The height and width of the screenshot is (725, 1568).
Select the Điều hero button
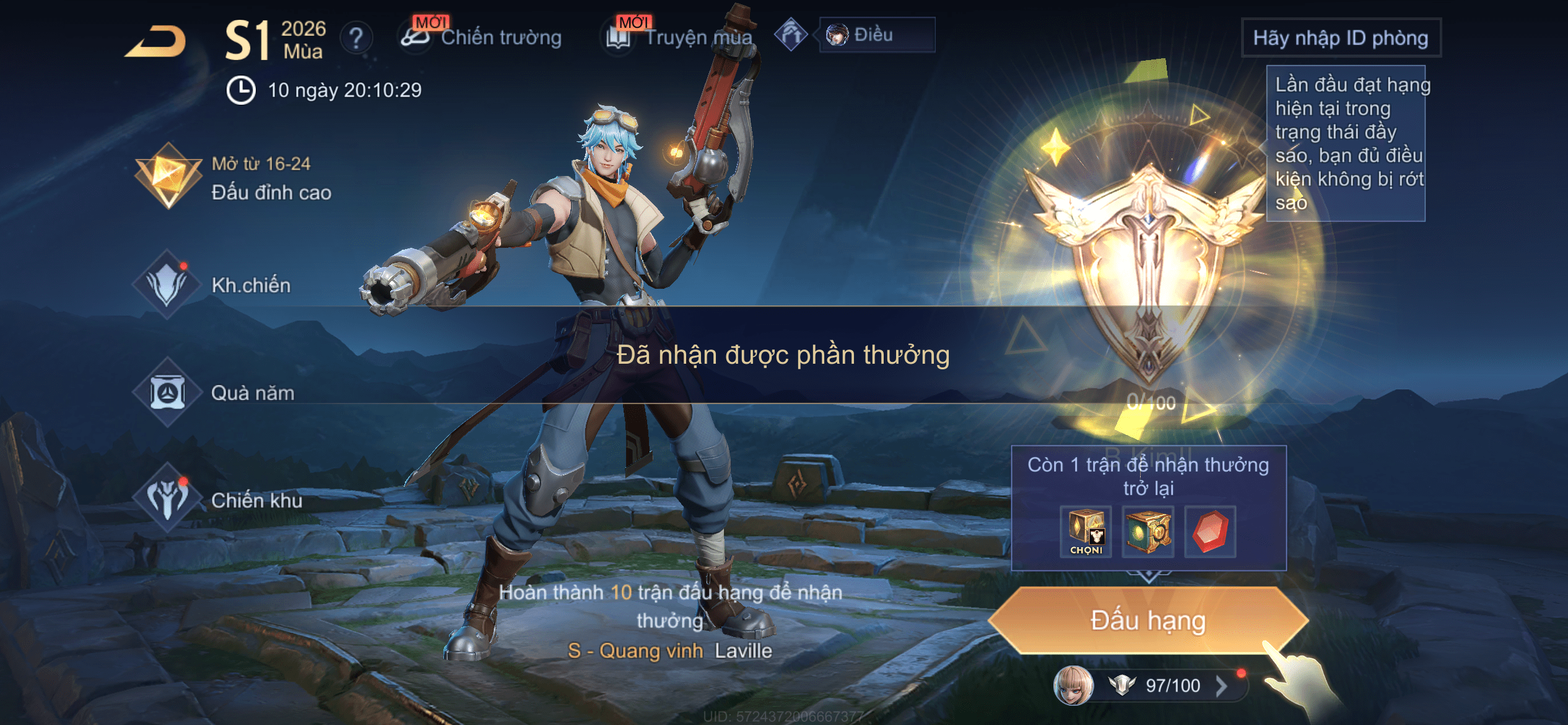[x=876, y=35]
